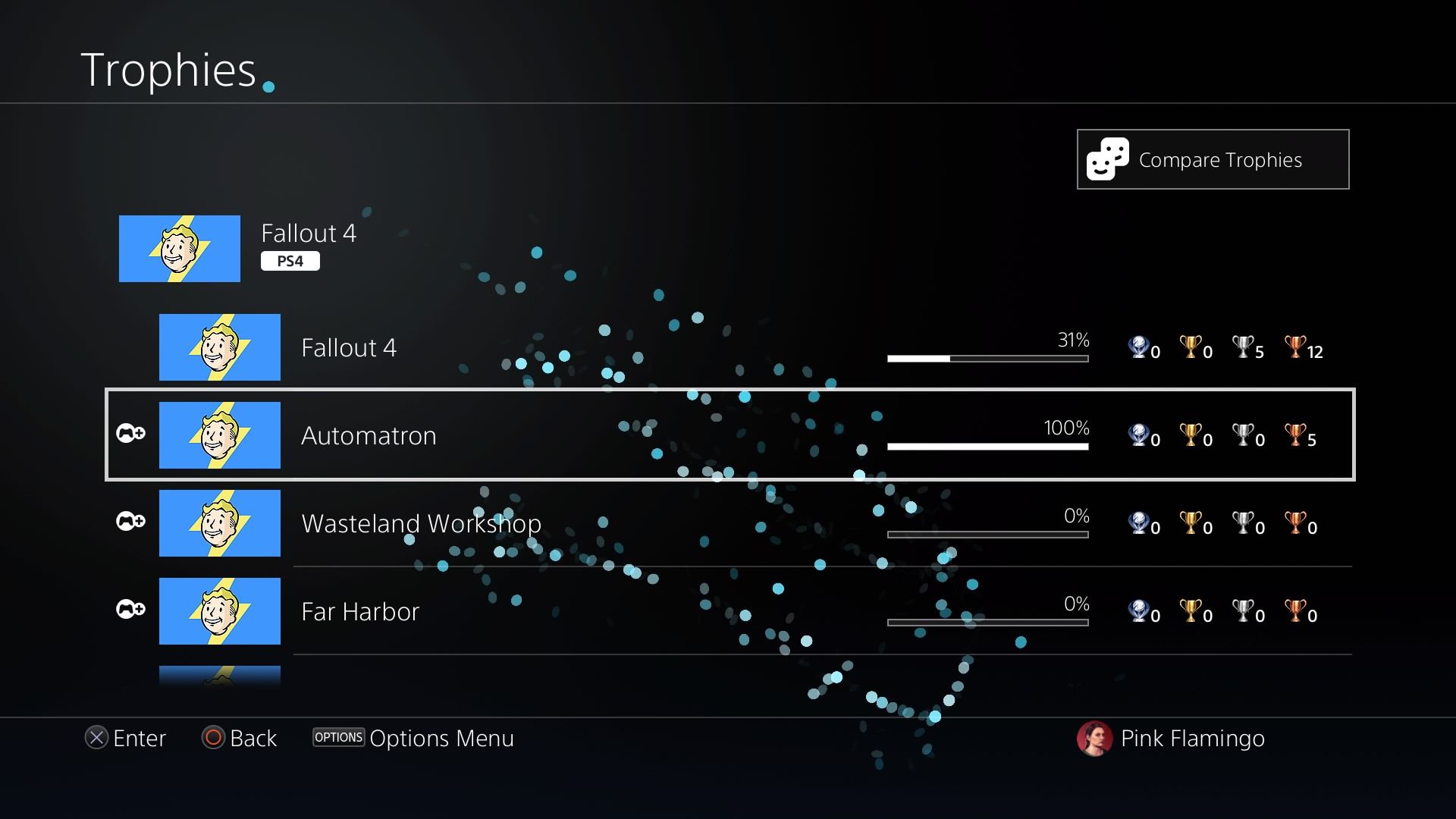Open the Compare Trophies panel

1213,159
